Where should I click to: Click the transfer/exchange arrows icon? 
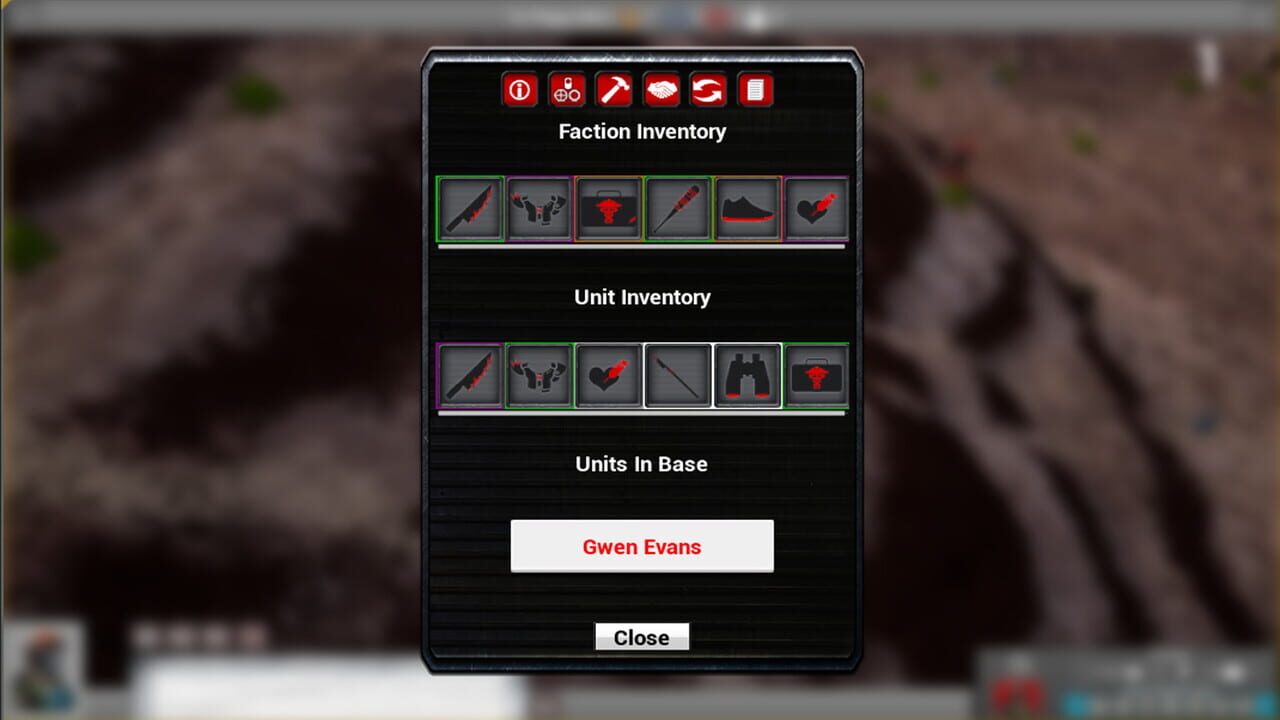pos(708,90)
